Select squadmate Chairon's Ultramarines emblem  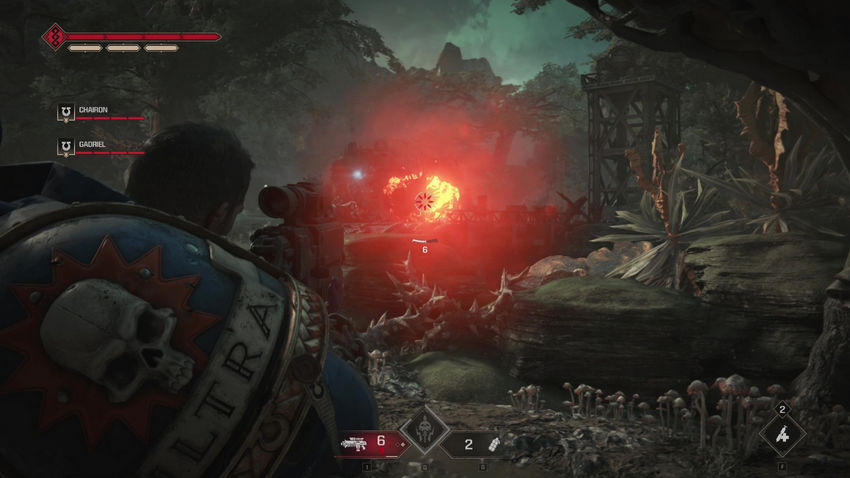tap(65, 113)
